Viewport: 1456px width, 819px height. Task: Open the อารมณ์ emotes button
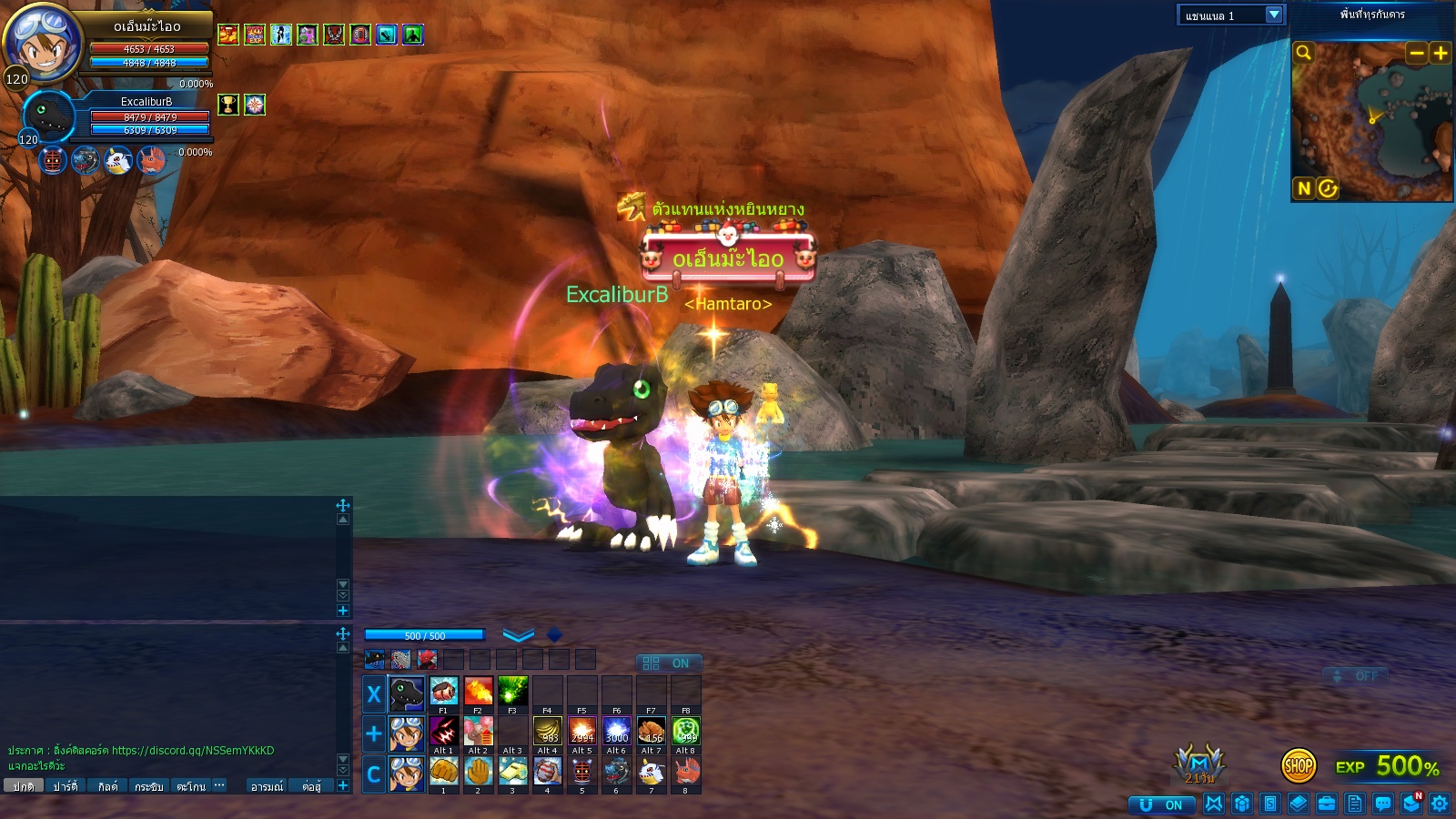[267, 786]
